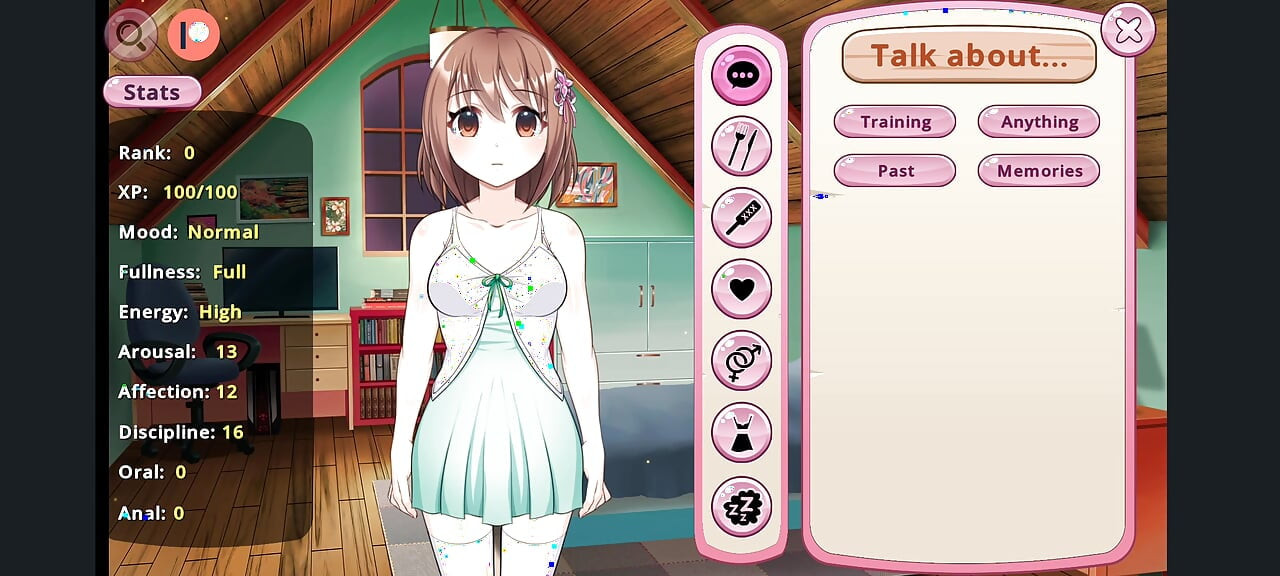The height and width of the screenshot is (576, 1280).
Task: Select the Anything conversation option
Action: pos(1038,122)
